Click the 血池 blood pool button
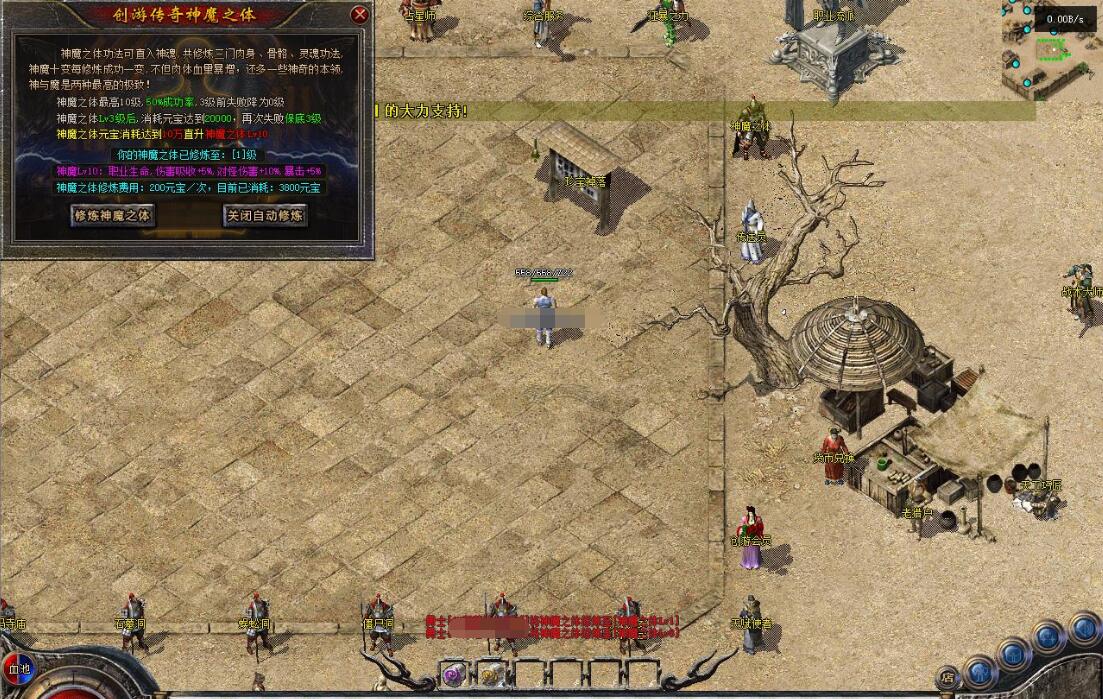The image size is (1103, 699). click(19, 668)
